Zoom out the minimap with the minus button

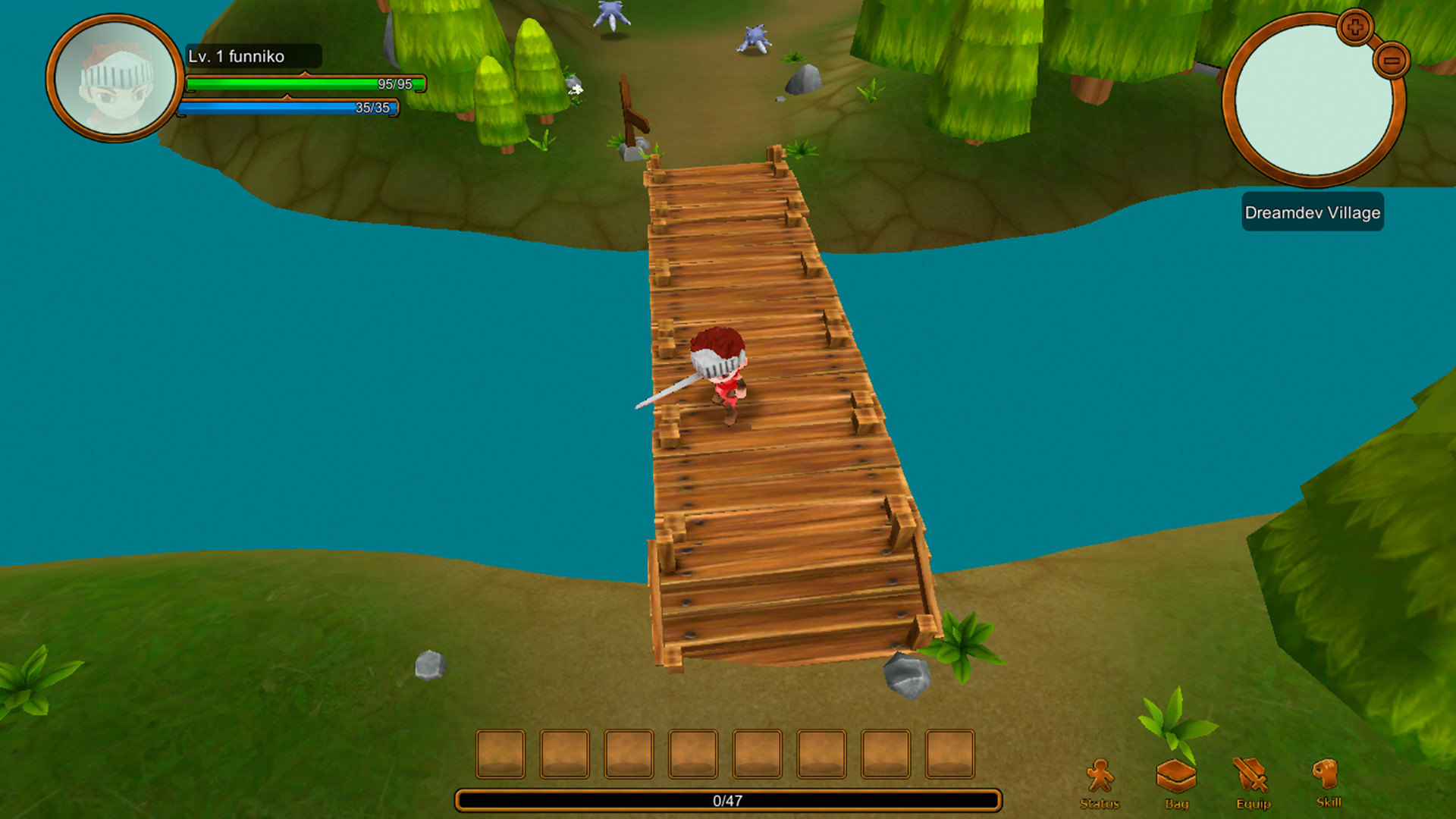click(x=1394, y=61)
